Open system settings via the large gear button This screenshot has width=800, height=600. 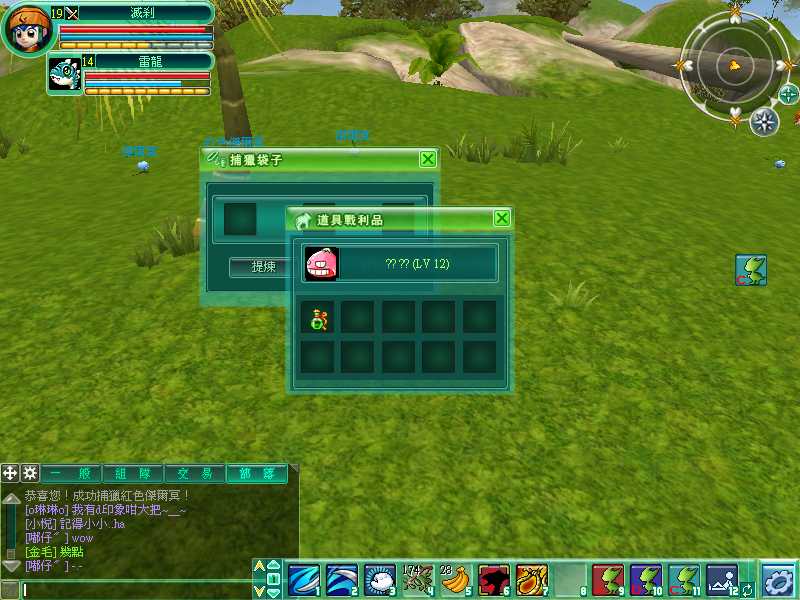pyautogui.click(x=779, y=580)
